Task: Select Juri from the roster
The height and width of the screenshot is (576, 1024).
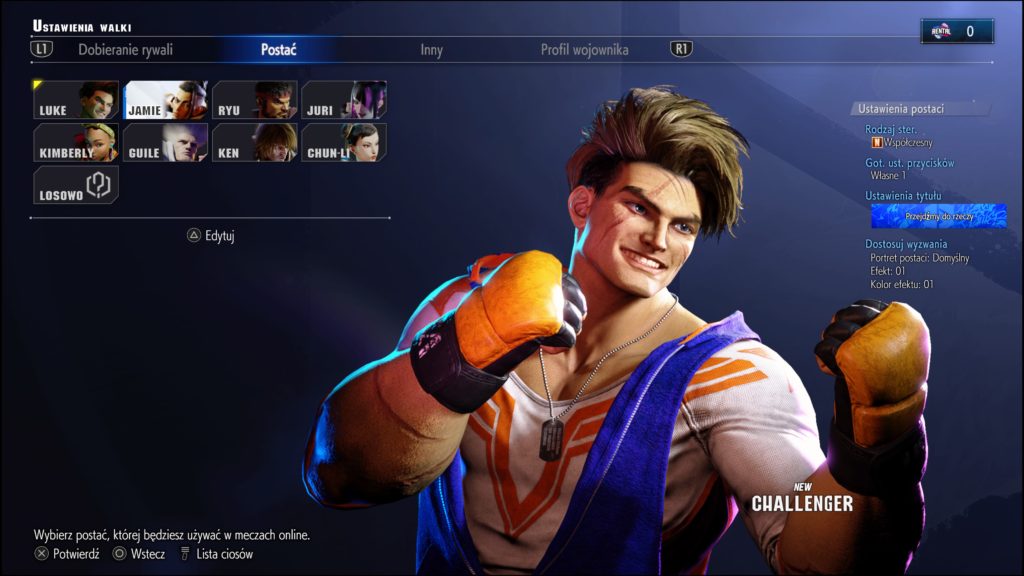Action: click(343, 100)
